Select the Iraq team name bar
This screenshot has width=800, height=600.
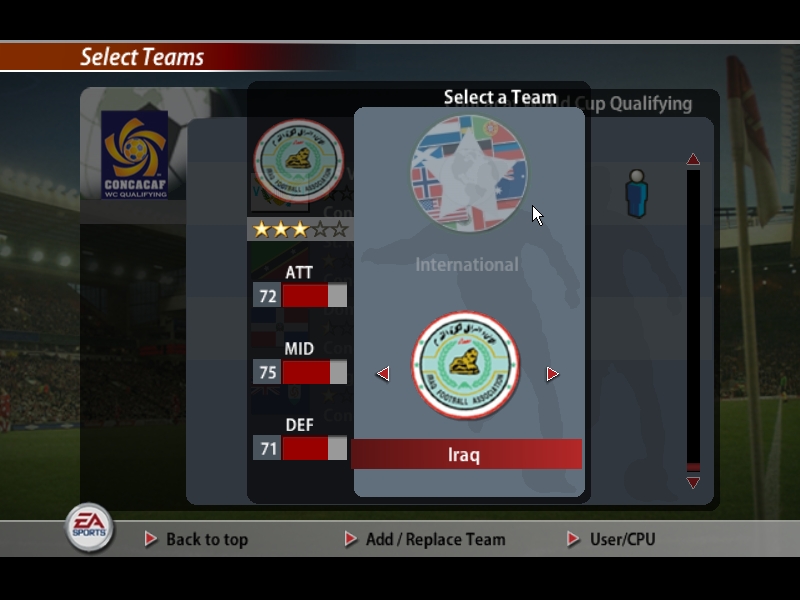[x=466, y=455]
